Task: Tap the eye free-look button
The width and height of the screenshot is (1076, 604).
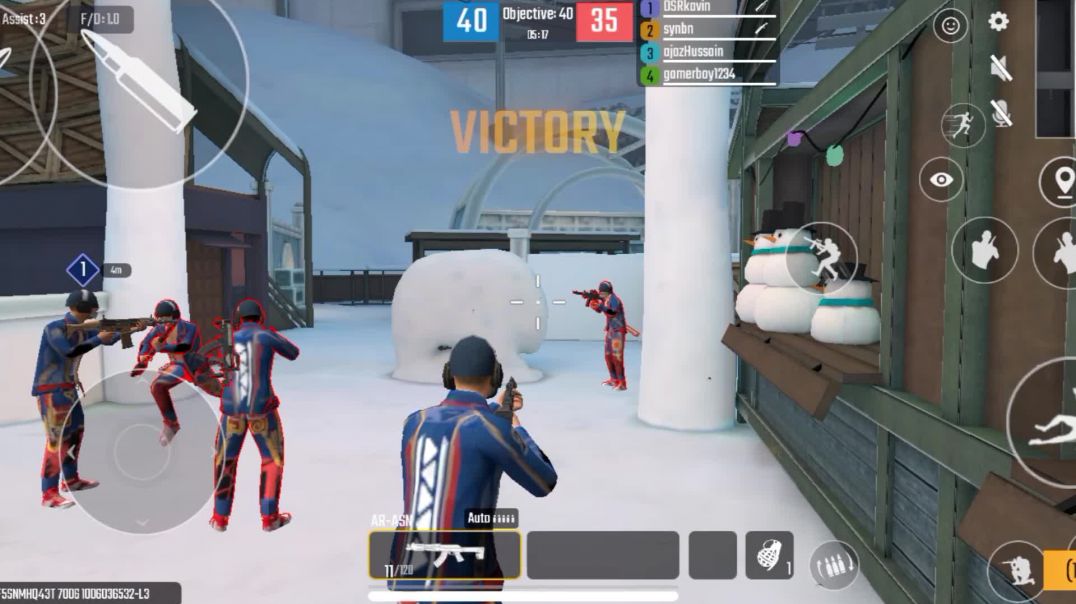Action: (941, 180)
